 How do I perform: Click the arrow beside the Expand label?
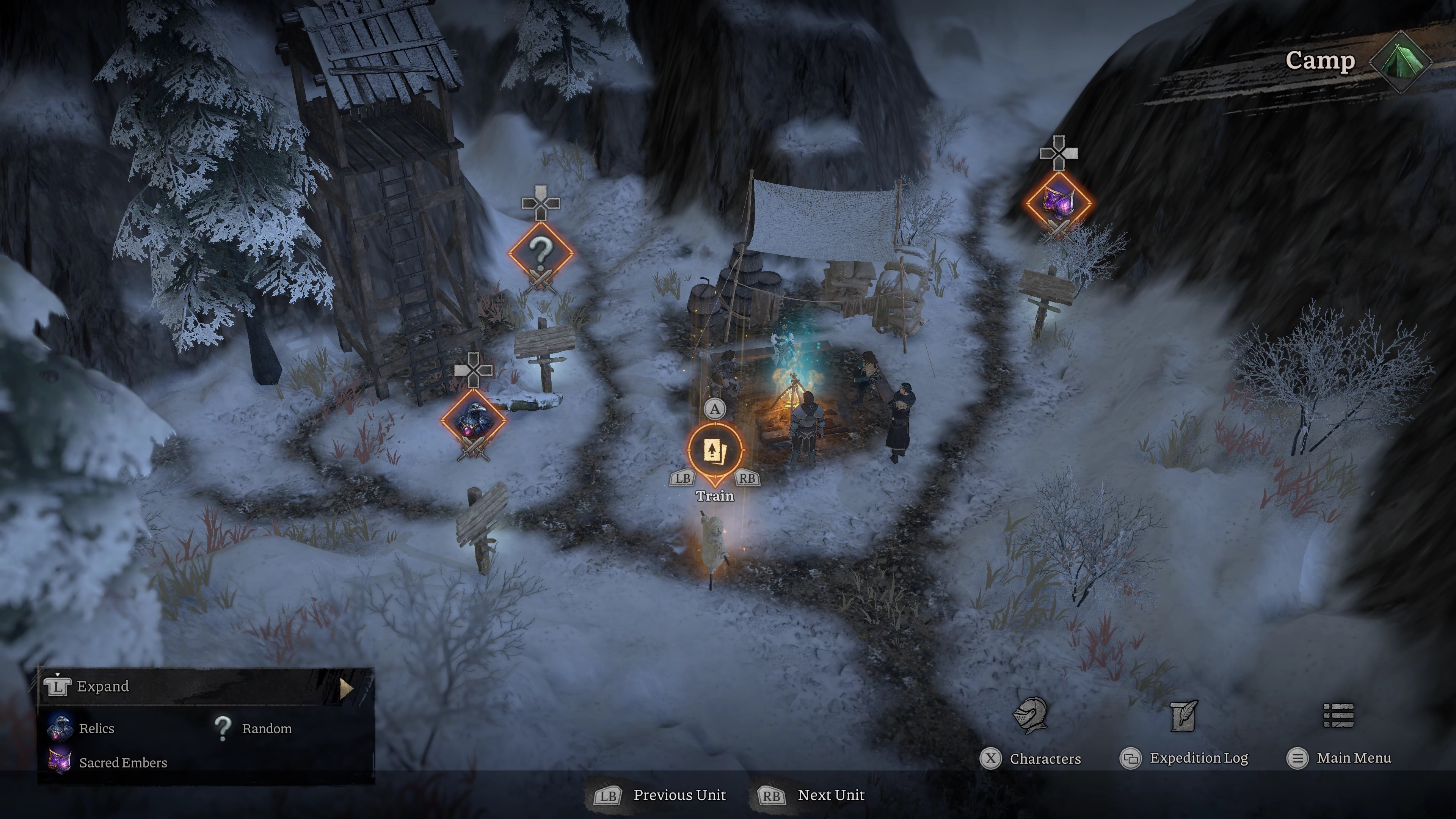pyautogui.click(x=346, y=689)
